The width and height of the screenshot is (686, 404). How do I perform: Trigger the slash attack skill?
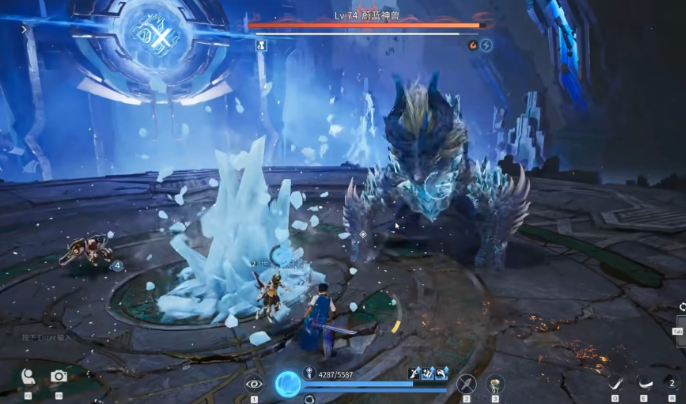[x=615, y=382]
